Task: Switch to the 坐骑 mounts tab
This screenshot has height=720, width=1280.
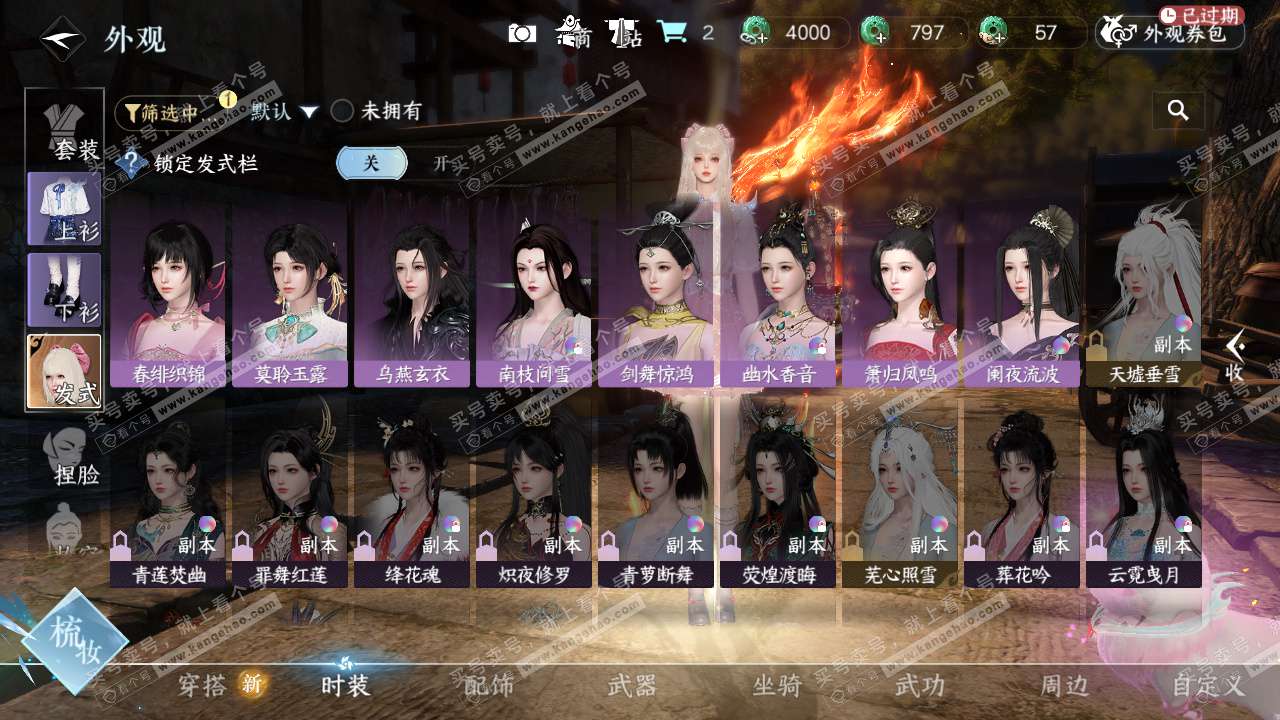Action: [x=777, y=686]
